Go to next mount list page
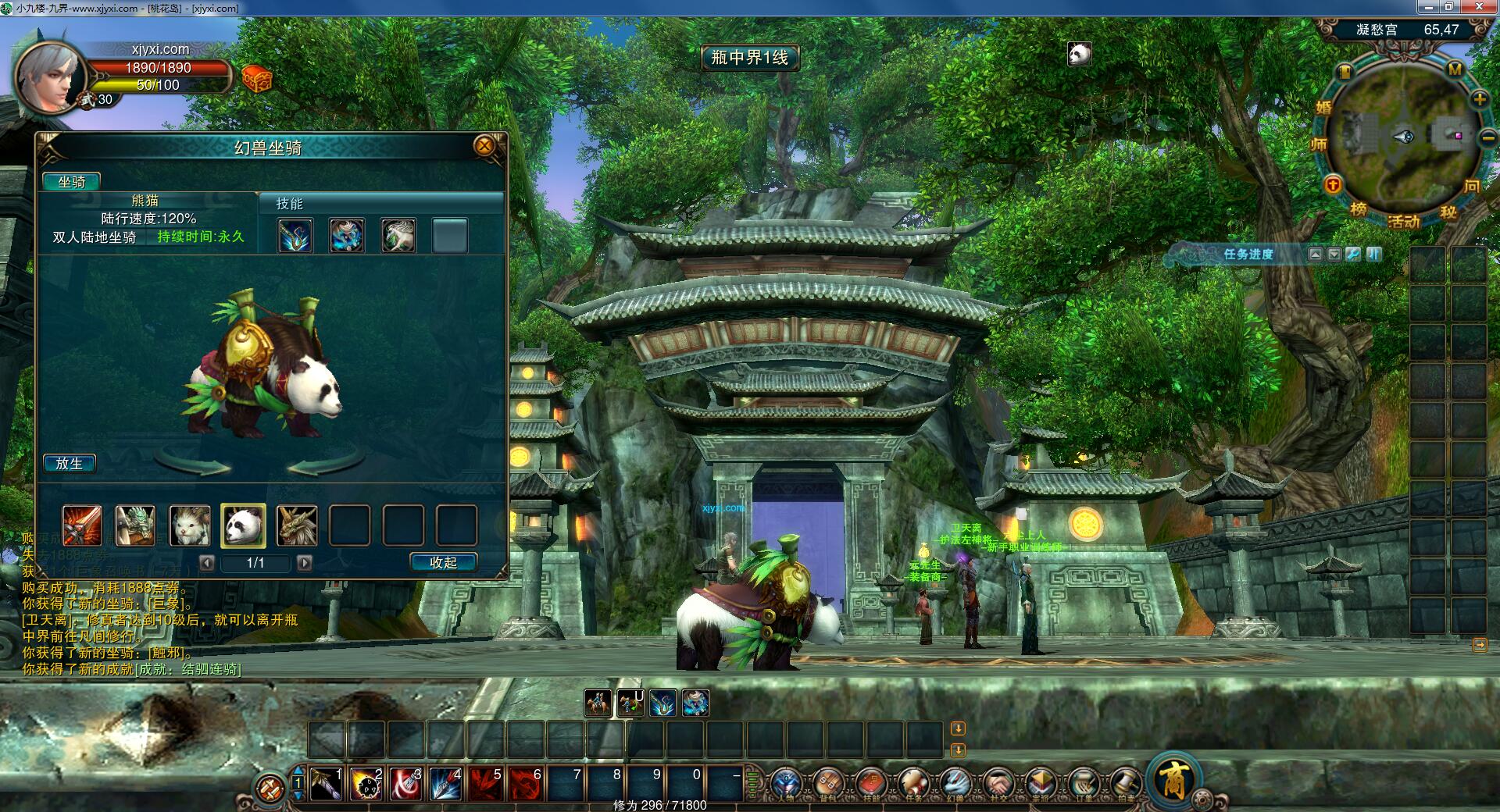The width and height of the screenshot is (1500, 812). click(x=305, y=562)
